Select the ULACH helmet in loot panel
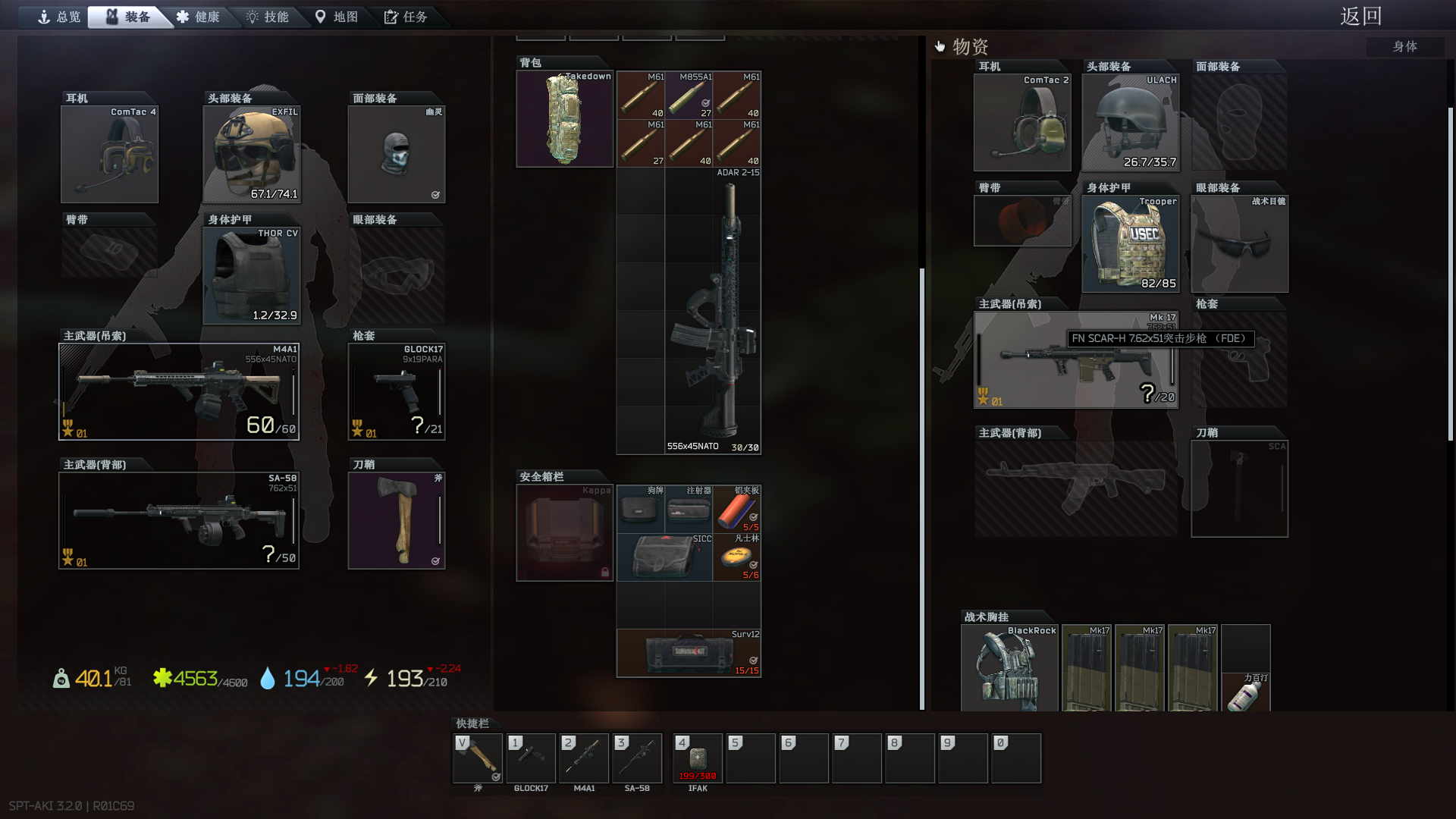The height and width of the screenshot is (819, 1456). [x=1130, y=123]
